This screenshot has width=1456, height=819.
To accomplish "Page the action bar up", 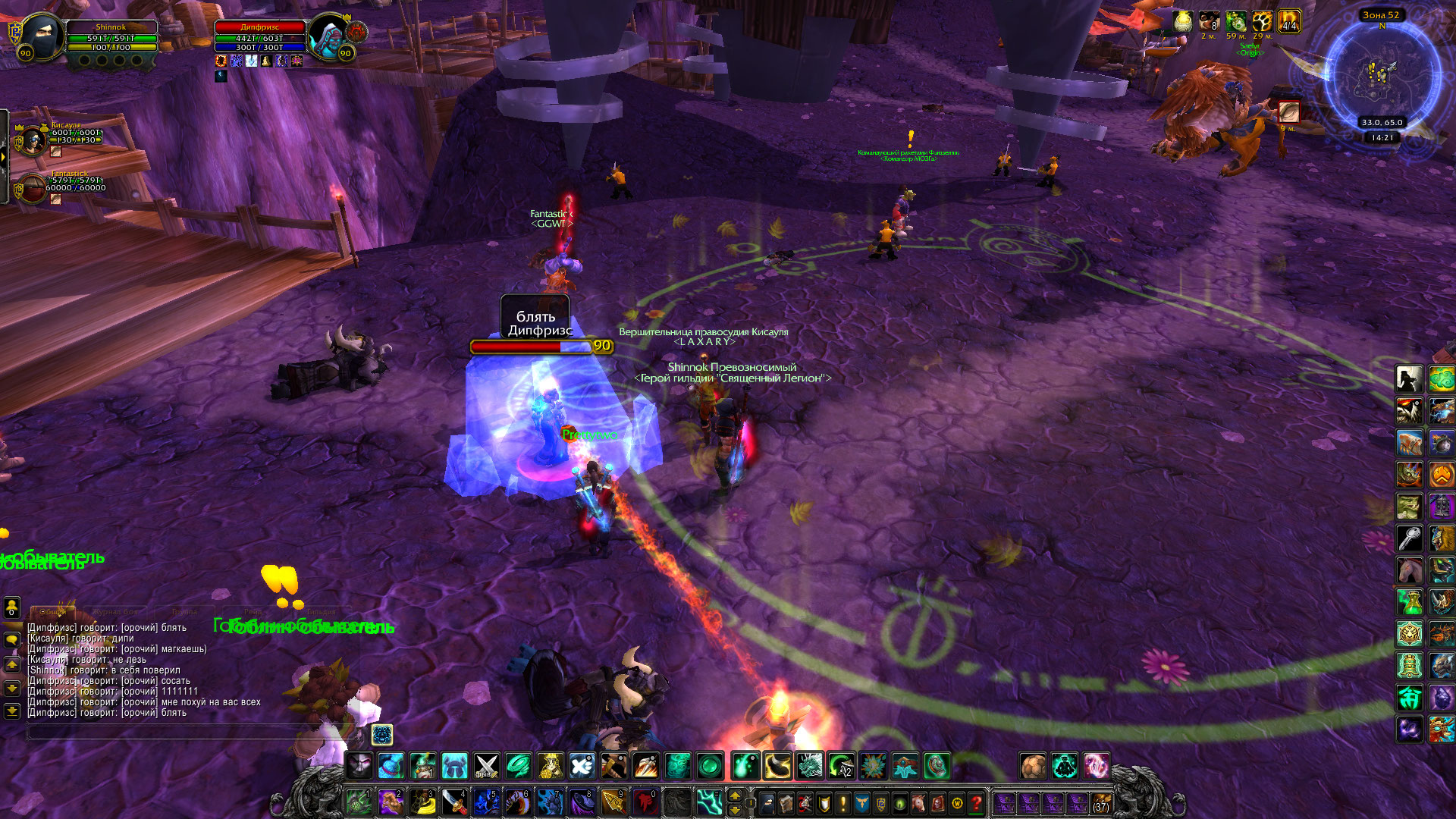I will click(x=734, y=795).
